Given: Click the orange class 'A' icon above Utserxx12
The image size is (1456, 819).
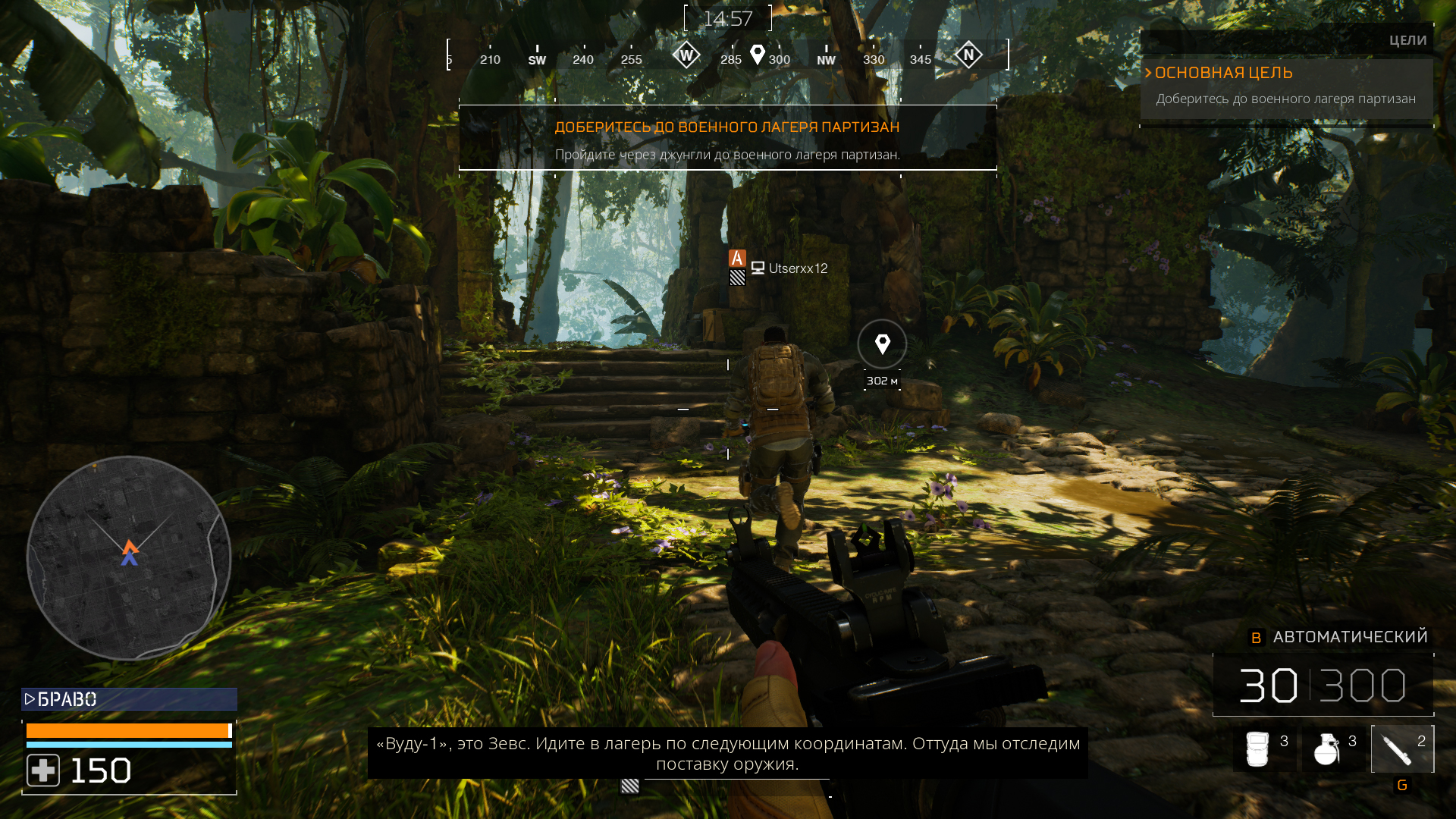Looking at the screenshot, I should pos(736,259).
